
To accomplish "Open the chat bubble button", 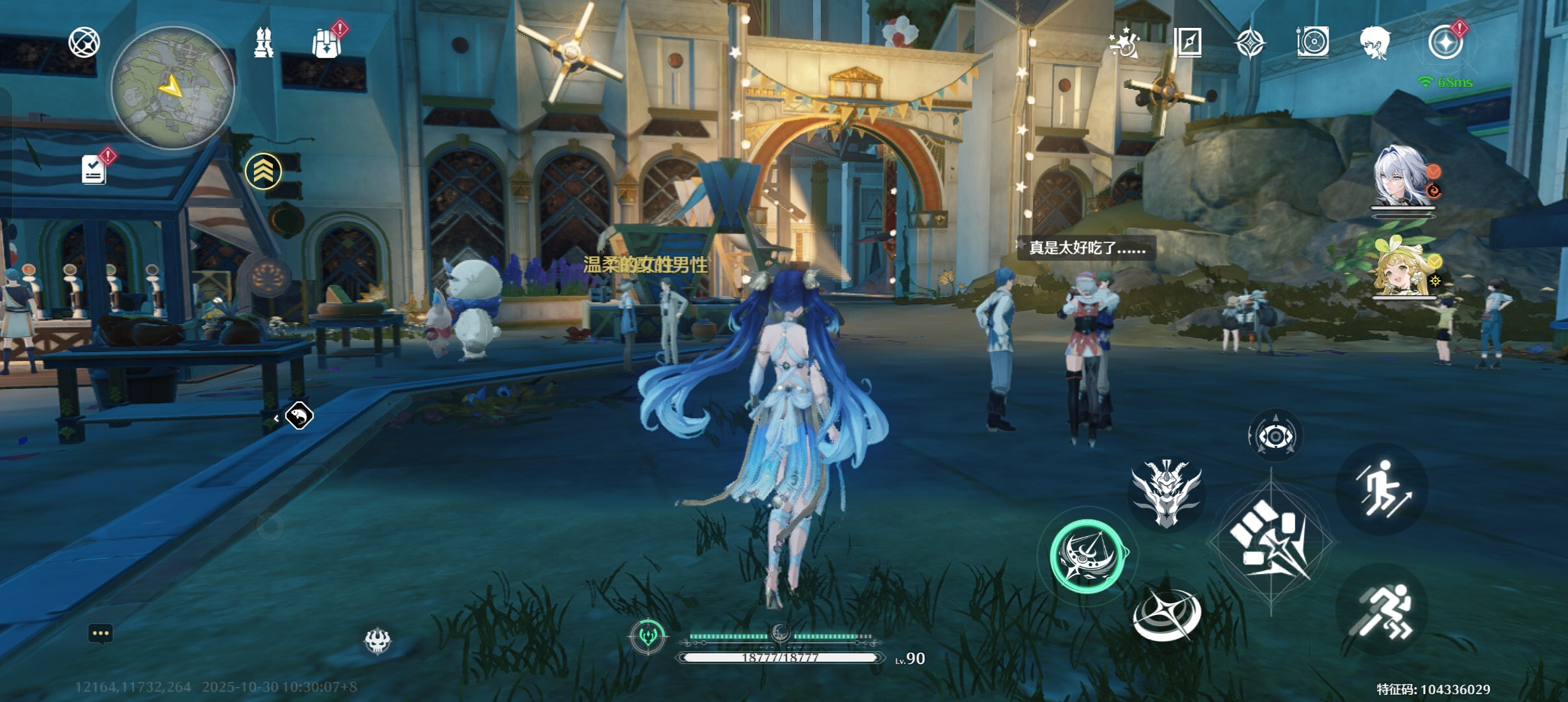I will click(x=100, y=634).
